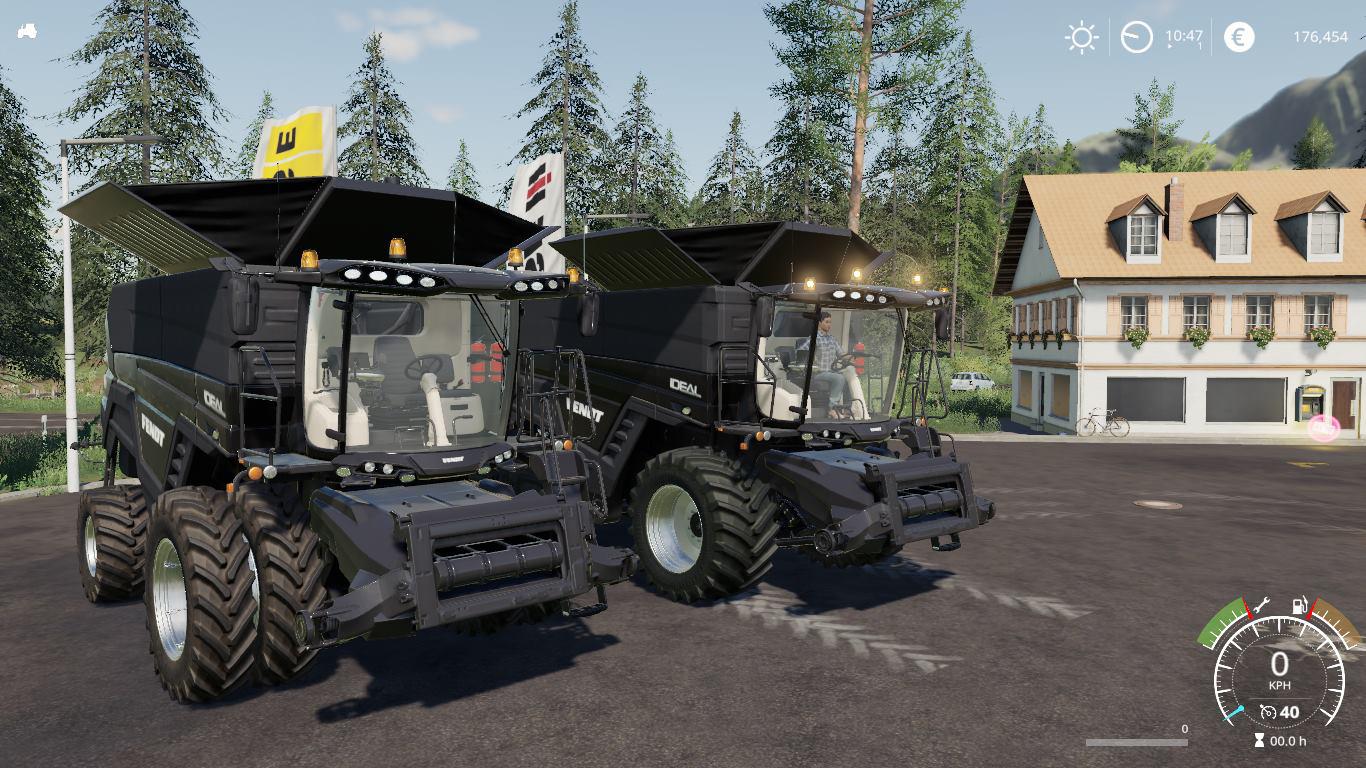Click the yellow flag banner on the flagpole

click(x=290, y=140)
